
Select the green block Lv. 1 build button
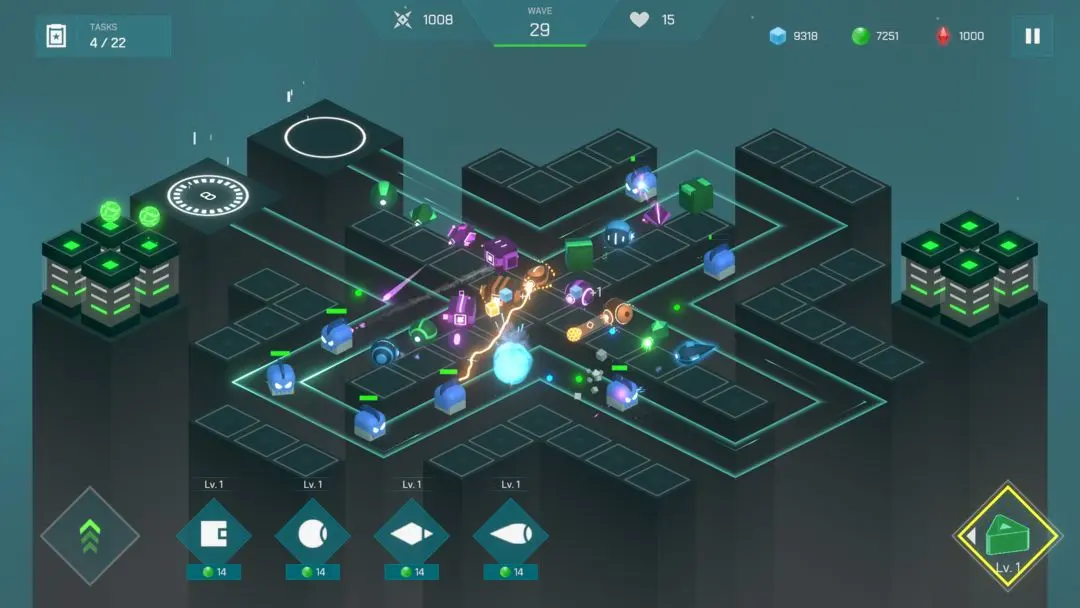pos(1007,535)
